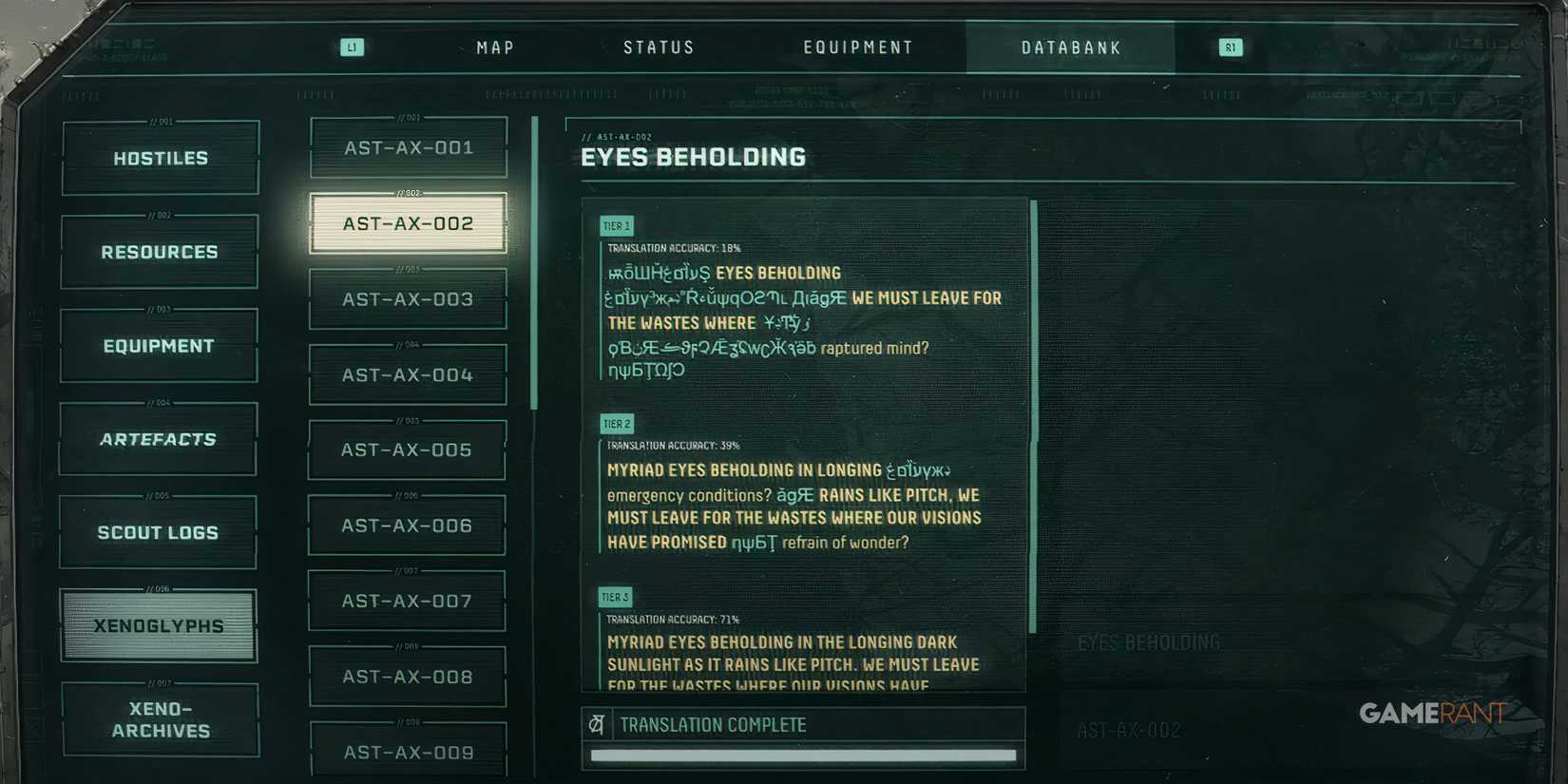Switch to the MAP tab
Image resolution: width=1568 pixels, height=784 pixels.
pos(494,47)
